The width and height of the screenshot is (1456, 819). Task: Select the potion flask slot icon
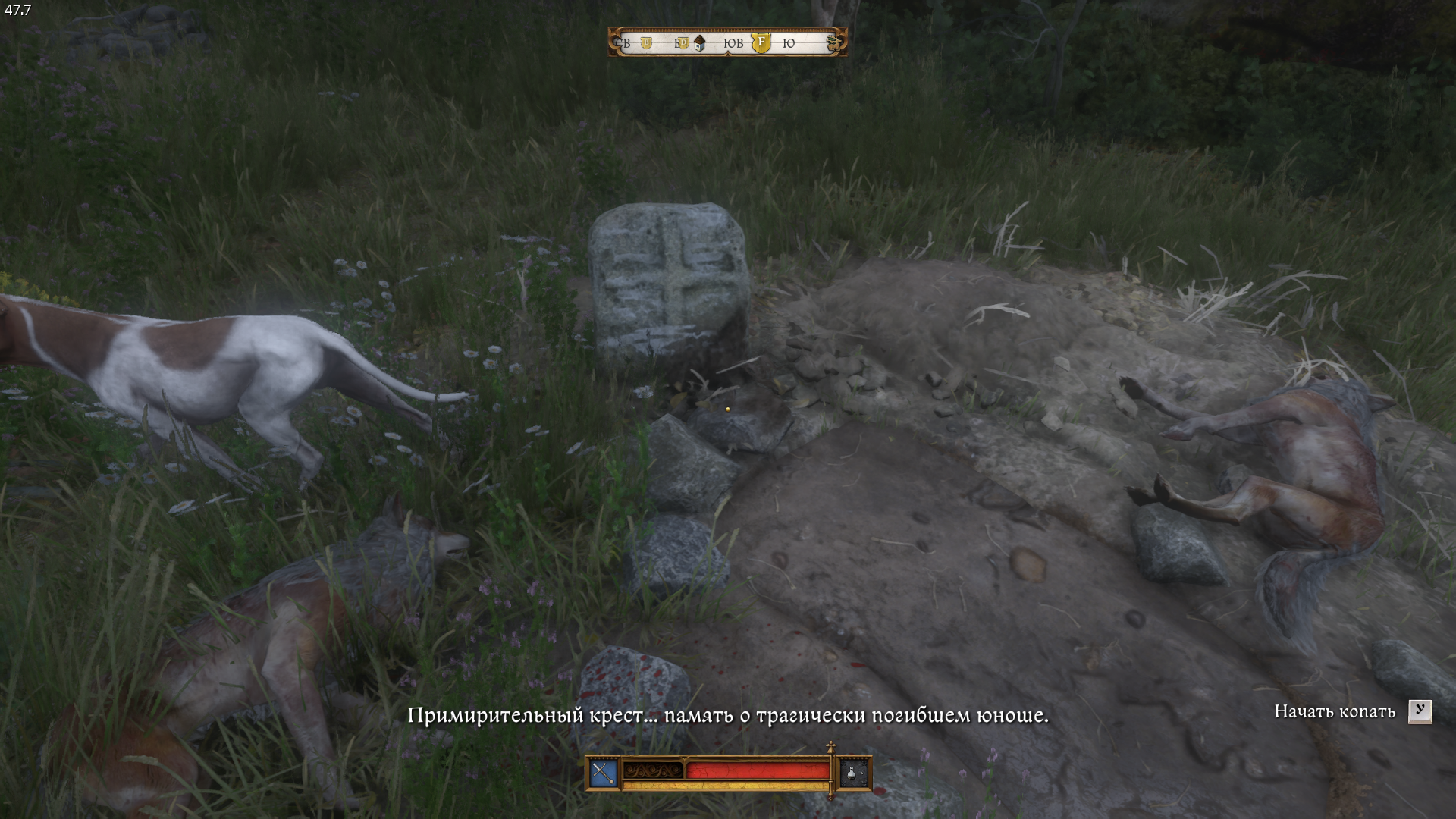pyautogui.click(x=853, y=773)
